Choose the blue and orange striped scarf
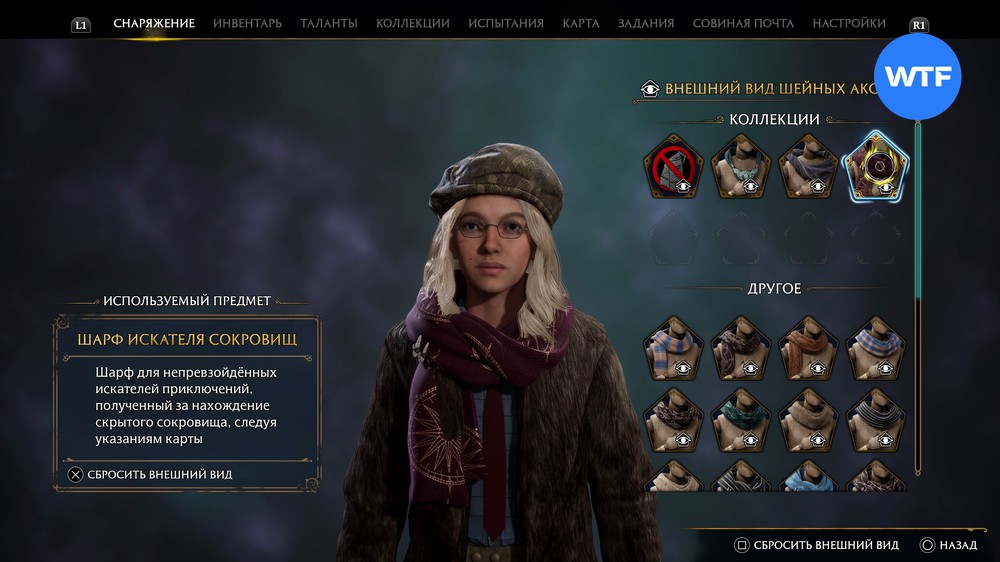The height and width of the screenshot is (562, 1000). tap(673, 348)
